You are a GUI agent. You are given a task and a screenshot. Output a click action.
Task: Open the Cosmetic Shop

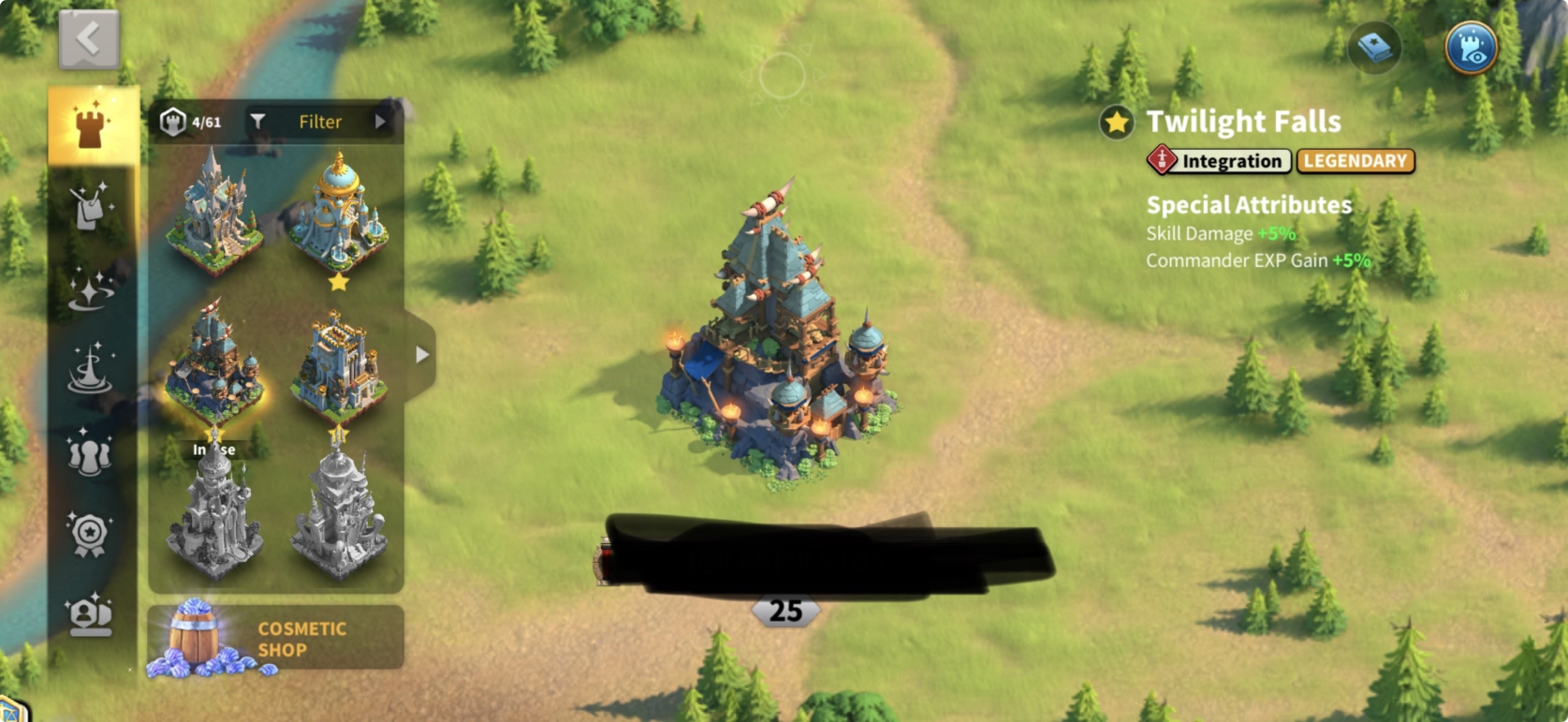pyautogui.click(x=275, y=639)
